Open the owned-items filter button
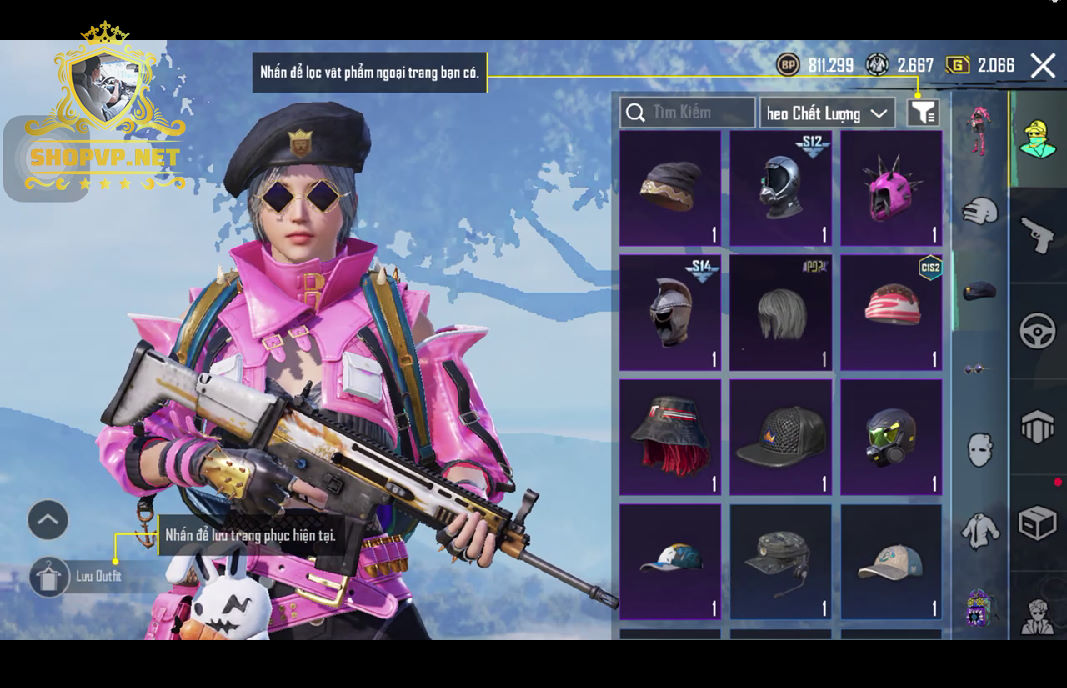Viewport: 1067px width, 688px height. (x=923, y=113)
